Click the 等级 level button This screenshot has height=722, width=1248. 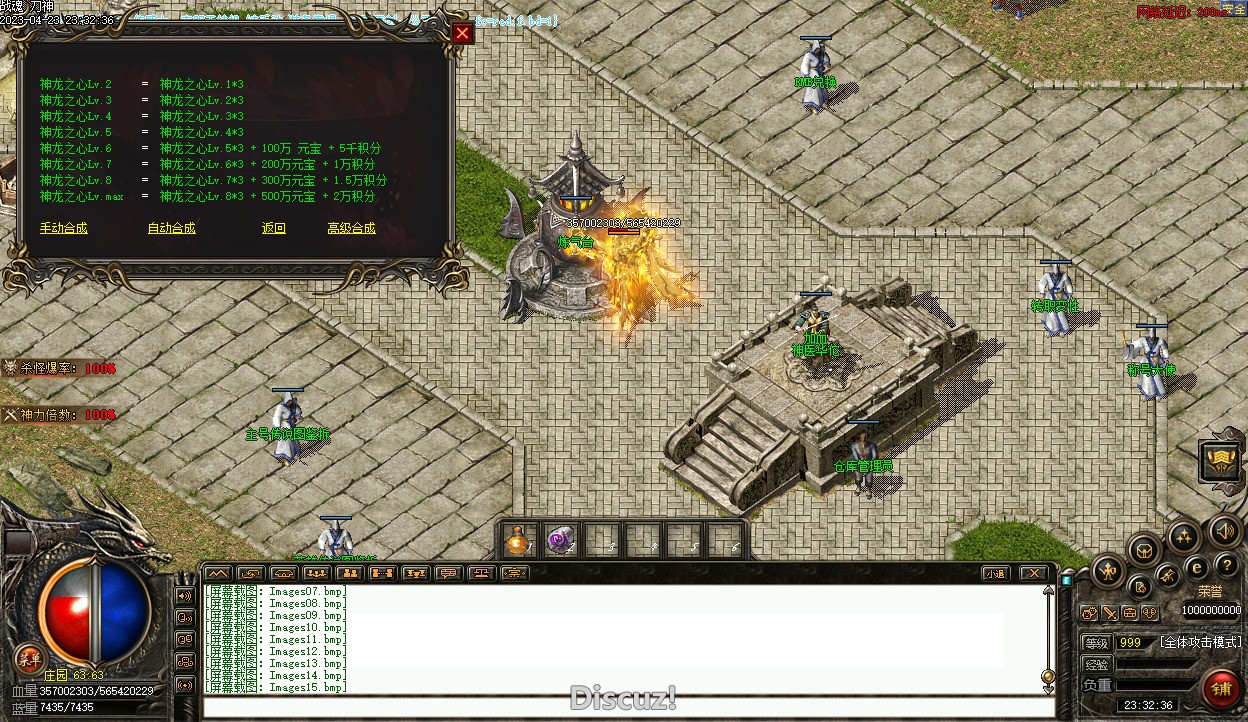1097,643
